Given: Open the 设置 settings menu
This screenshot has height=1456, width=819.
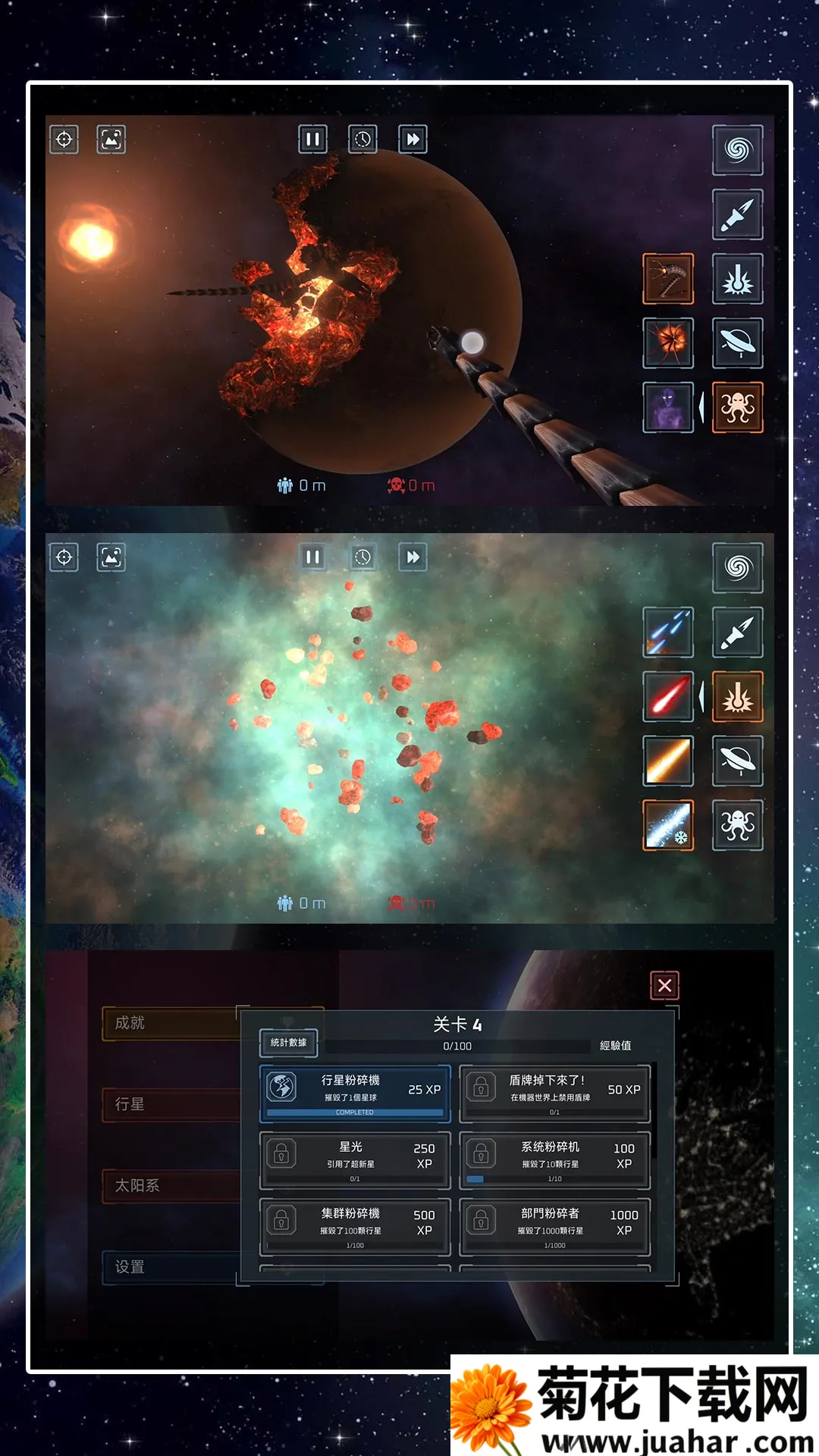Looking at the screenshot, I should click(x=171, y=1266).
